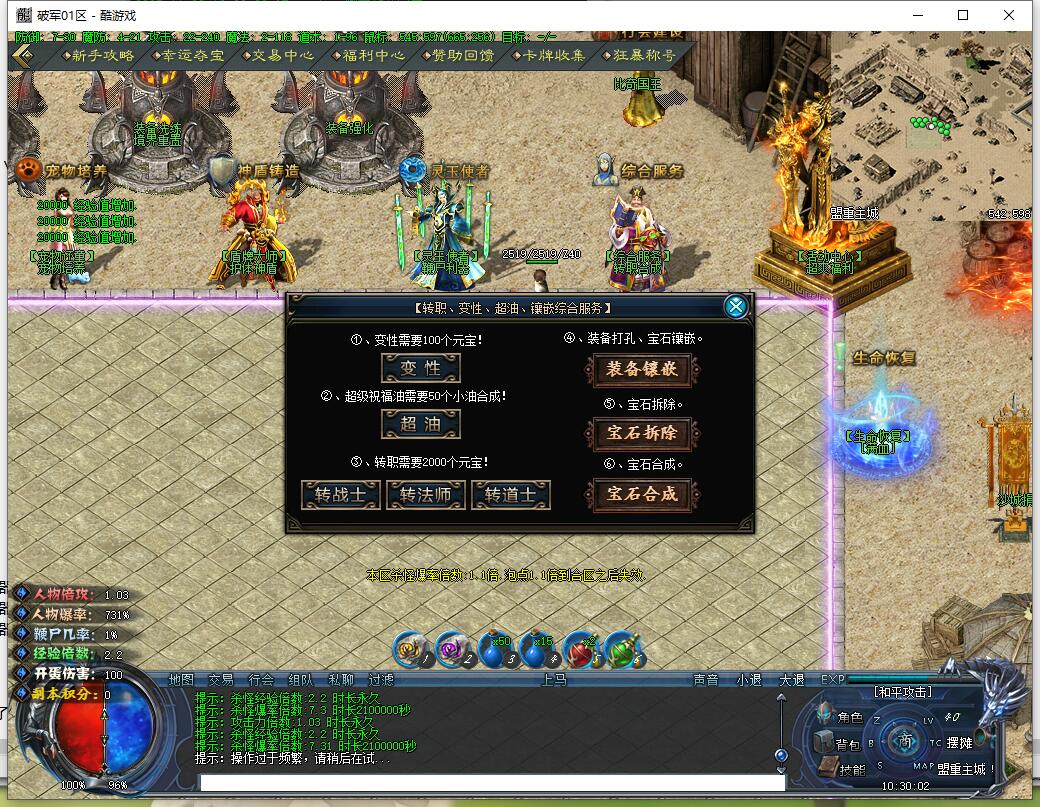Screen dimensions: 1040x807
Task: Select the 超油 synthesis button
Action: 421,424
